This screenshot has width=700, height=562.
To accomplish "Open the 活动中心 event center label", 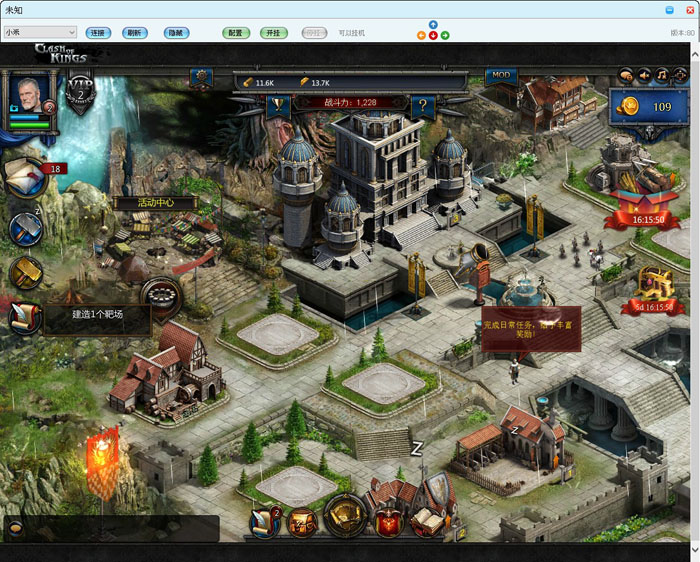I will coord(155,203).
